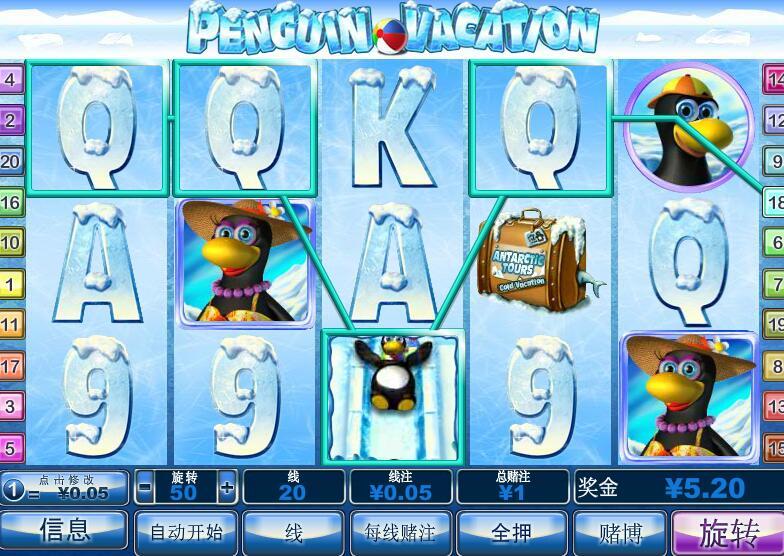This screenshot has width=784, height=556.
Task: Place max bet with 全押
Action: 510,532
